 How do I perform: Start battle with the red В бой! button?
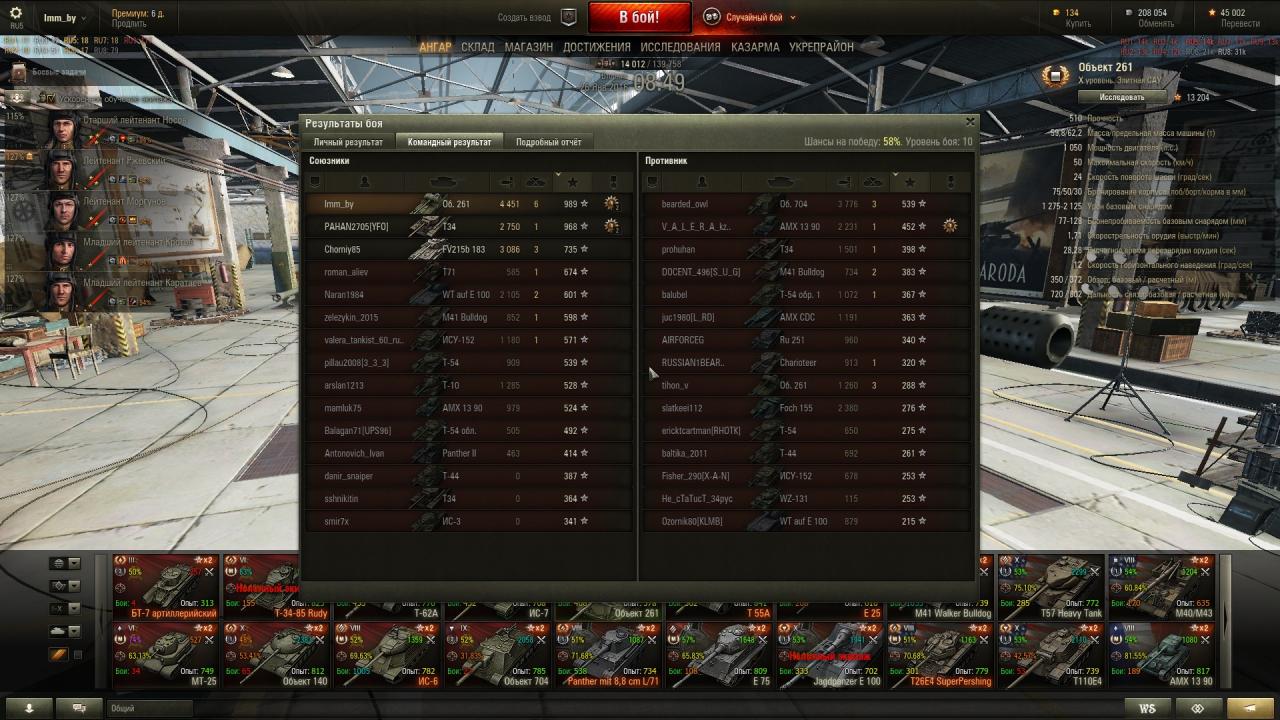coord(639,17)
